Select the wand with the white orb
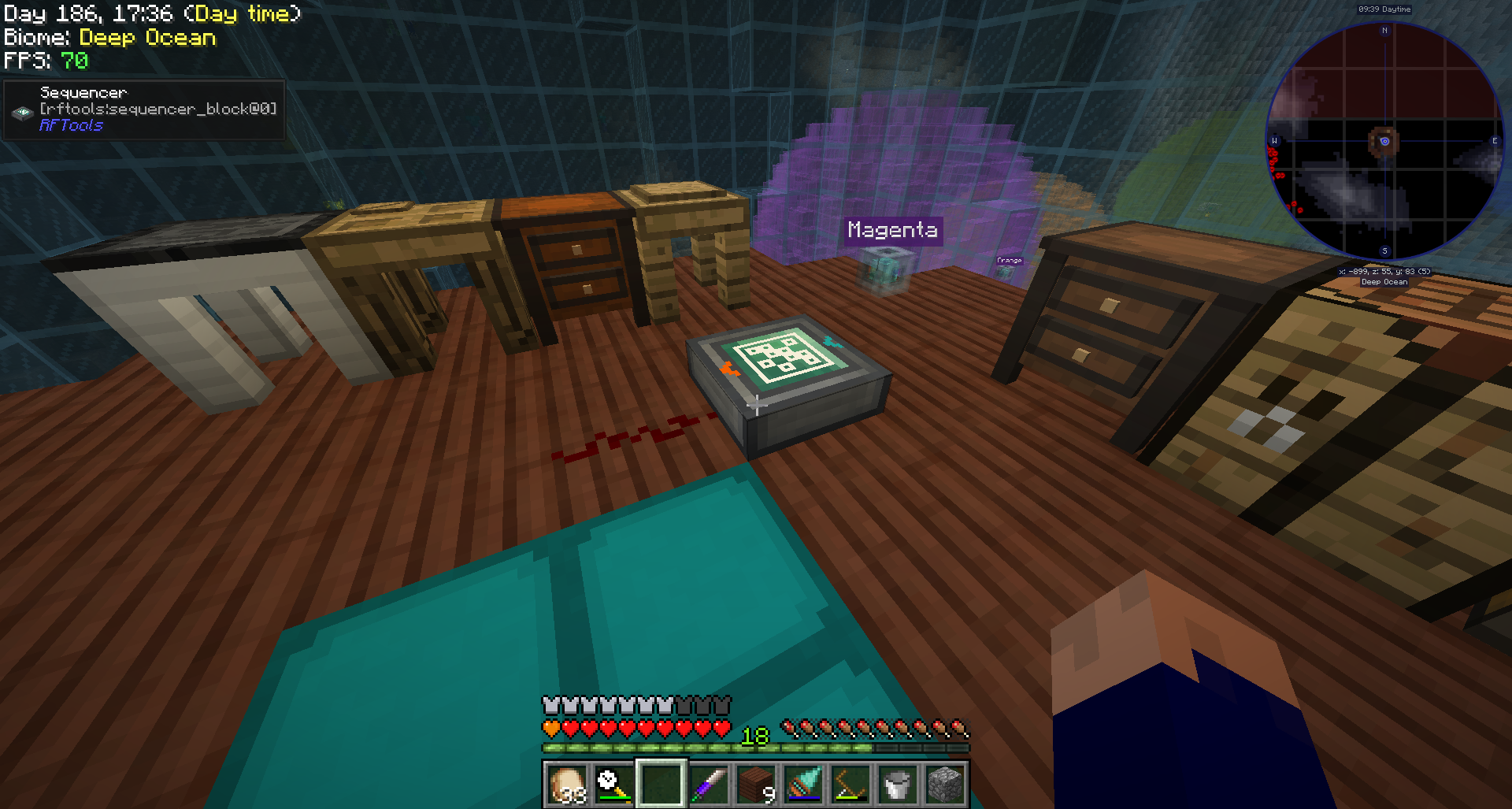This screenshot has height=809, width=1512. (x=613, y=784)
